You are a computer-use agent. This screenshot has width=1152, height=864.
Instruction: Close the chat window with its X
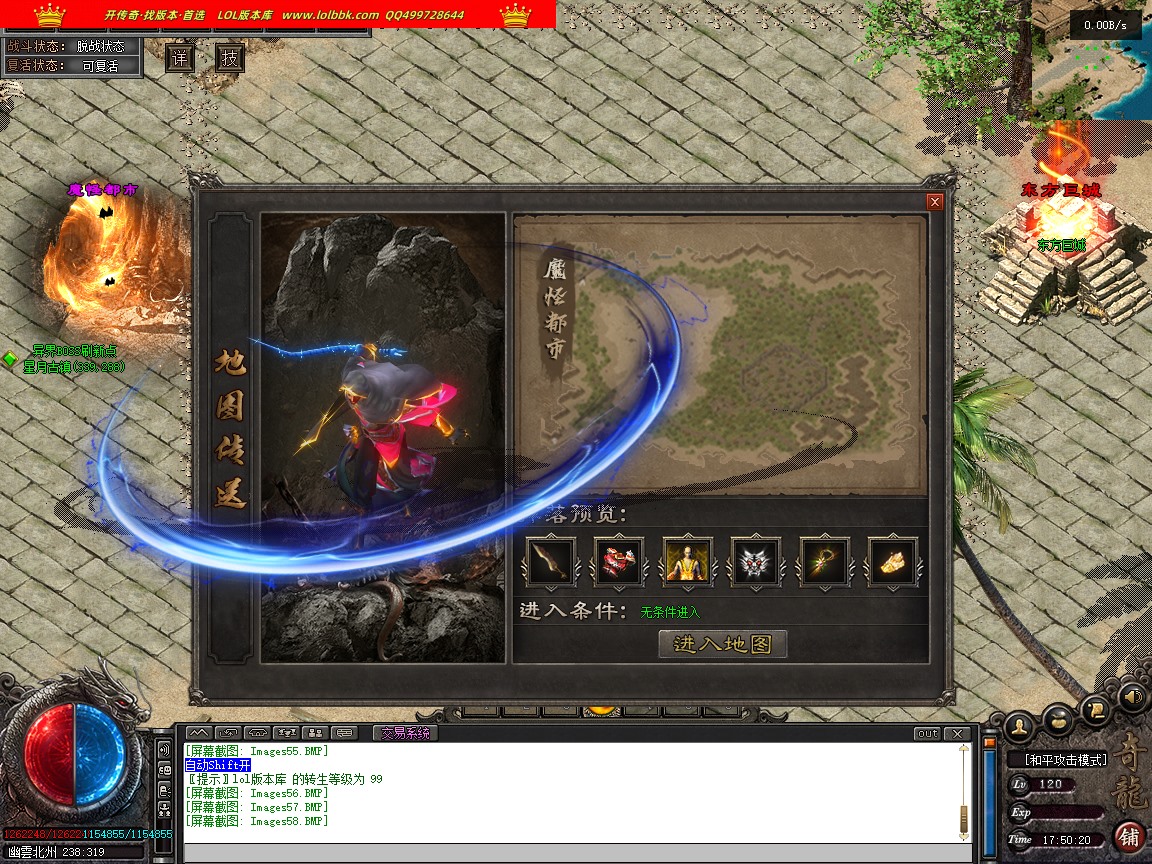[957, 734]
